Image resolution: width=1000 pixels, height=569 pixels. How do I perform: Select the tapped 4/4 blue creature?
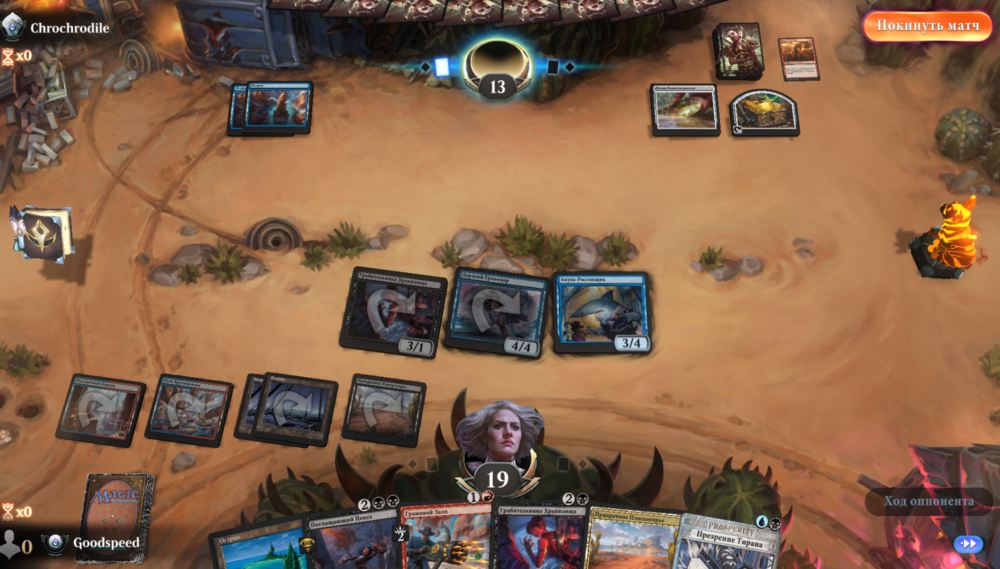[x=497, y=311]
